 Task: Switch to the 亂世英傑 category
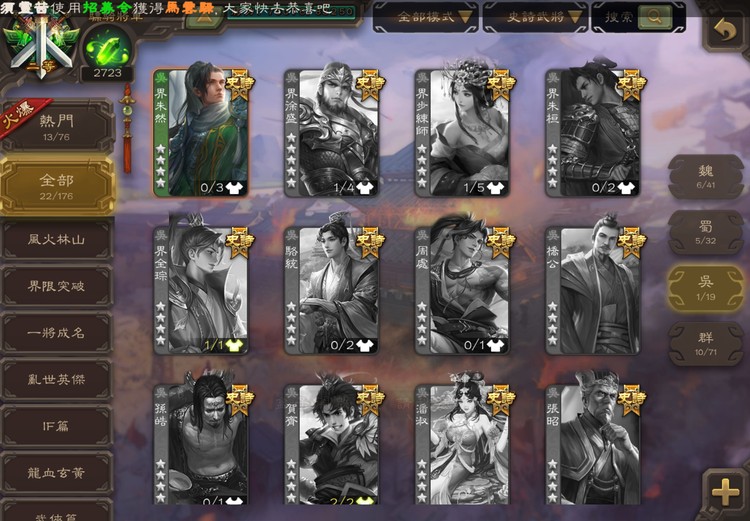pyautogui.click(x=56, y=380)
